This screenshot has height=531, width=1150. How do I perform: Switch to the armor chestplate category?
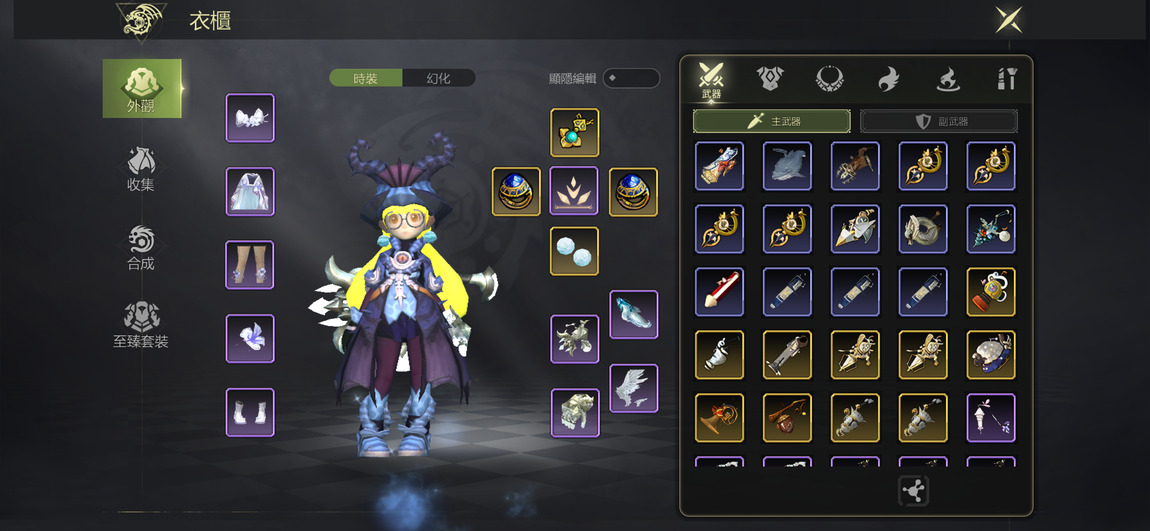[x=770, y=78]
